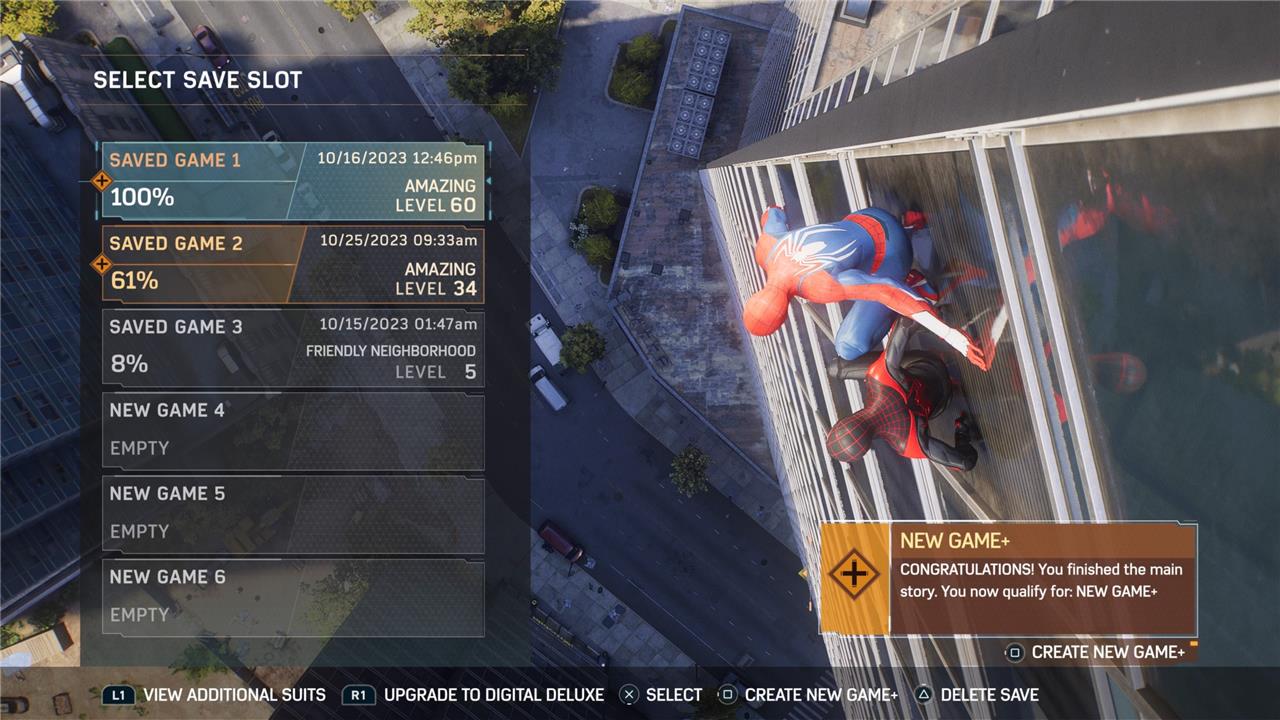The width and height of the screenshot is (1280, 720).
Task: Choose the empty New Game 6 slot
Action: (x=293, y=597)
